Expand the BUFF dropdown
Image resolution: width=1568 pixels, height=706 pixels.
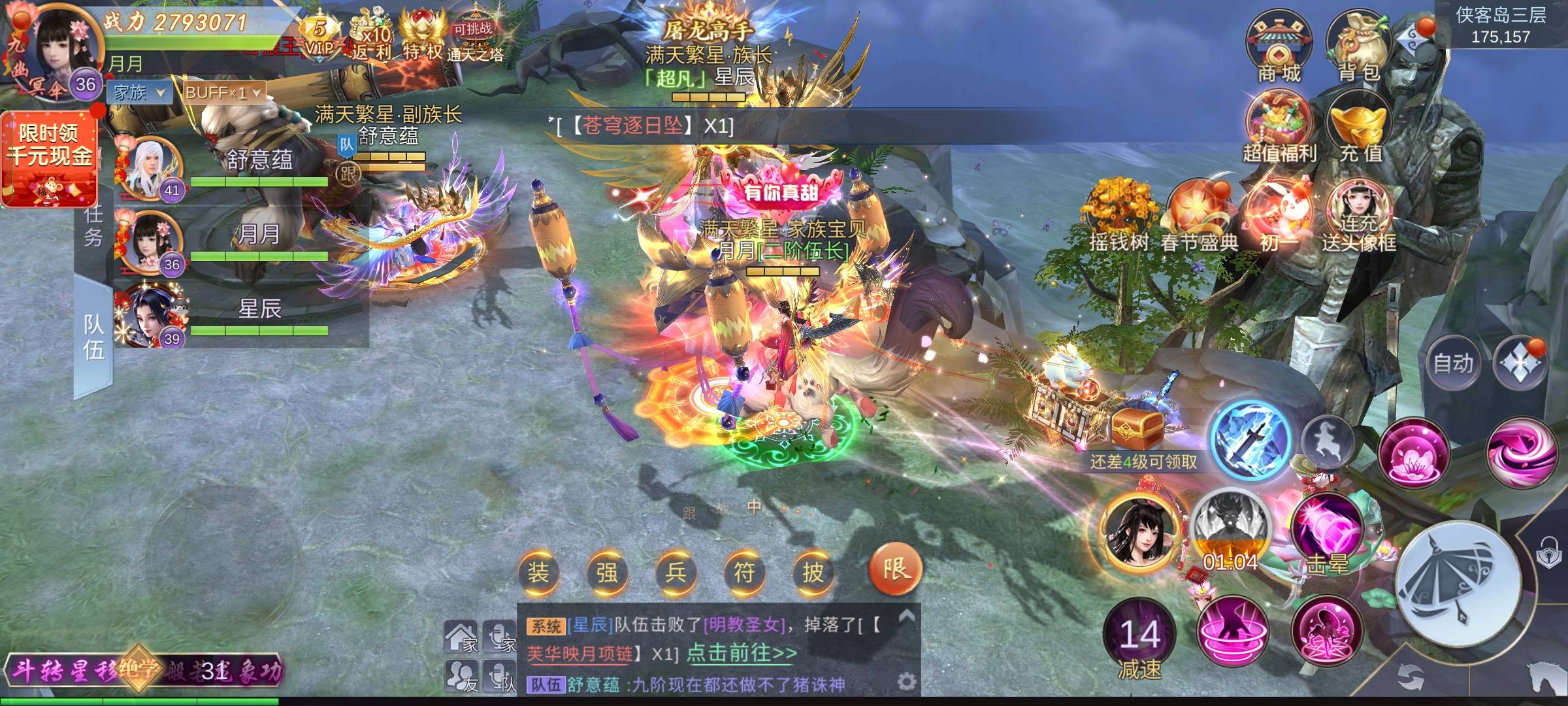coord(223,93)
